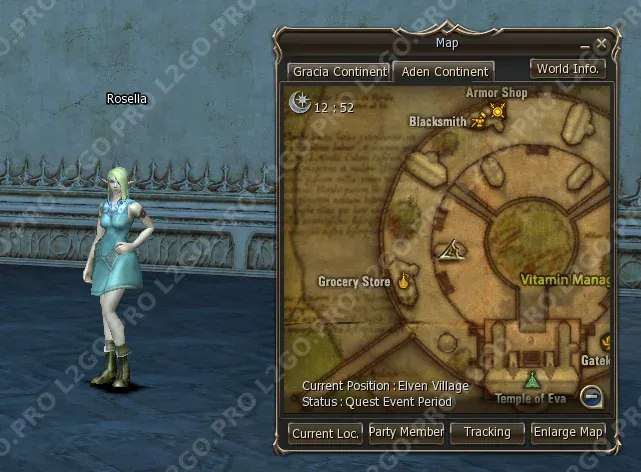Pick the Armor Shop marker on map

point(497,112)
